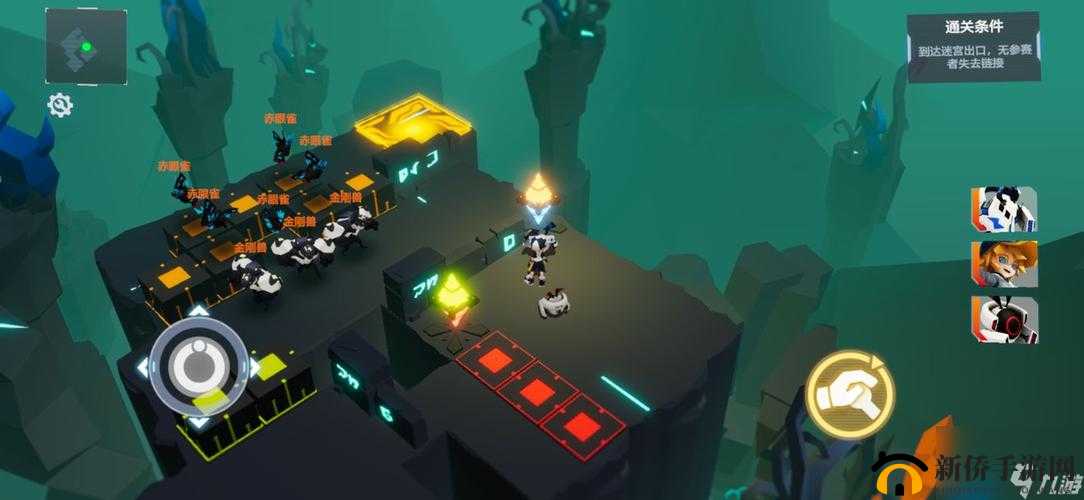
Task: Open the minimap in the corner
Action: tap(85, 47)
